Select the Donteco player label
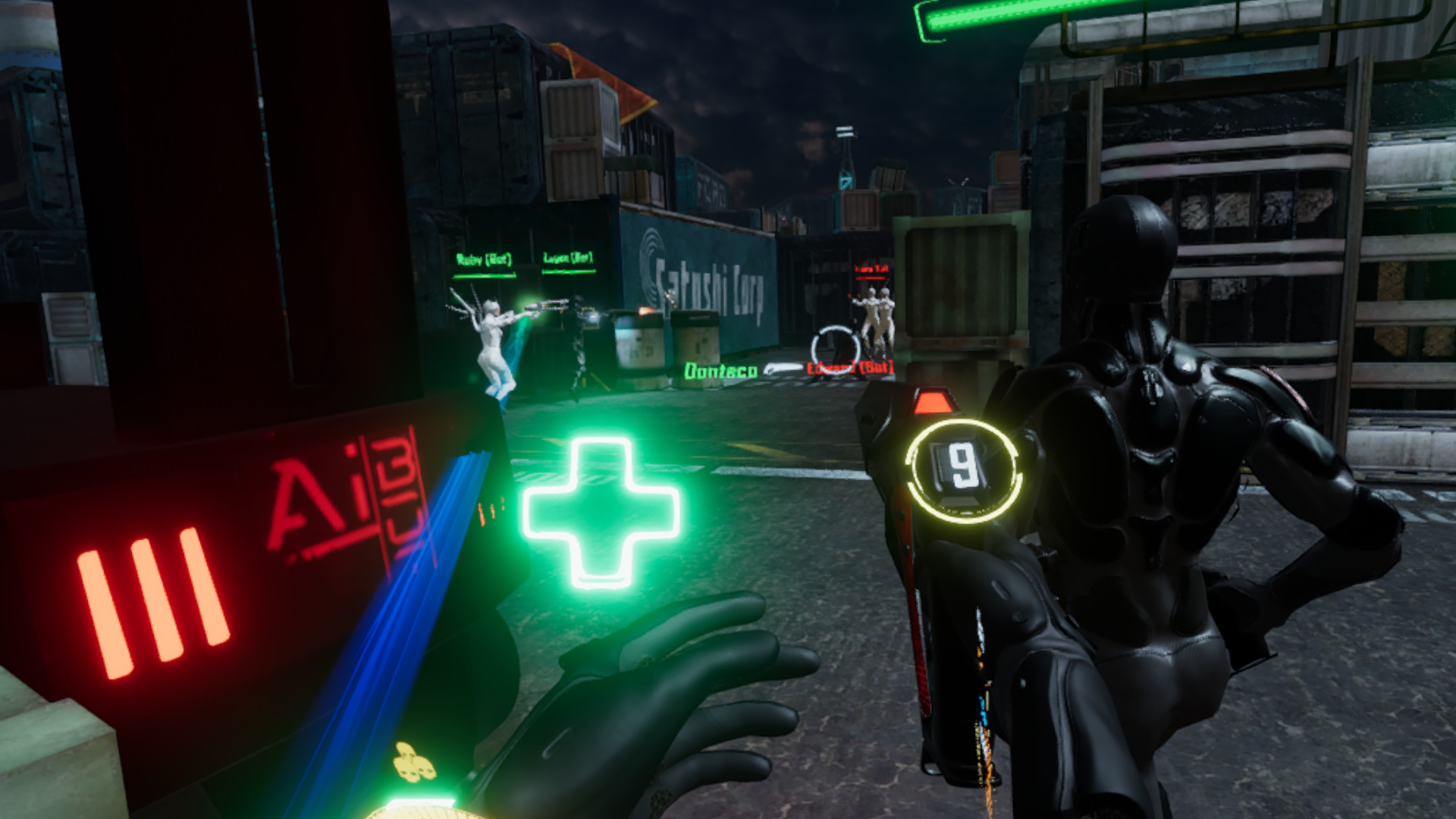The width and height of the screenshot is (1456, 819). pos(722,369)
